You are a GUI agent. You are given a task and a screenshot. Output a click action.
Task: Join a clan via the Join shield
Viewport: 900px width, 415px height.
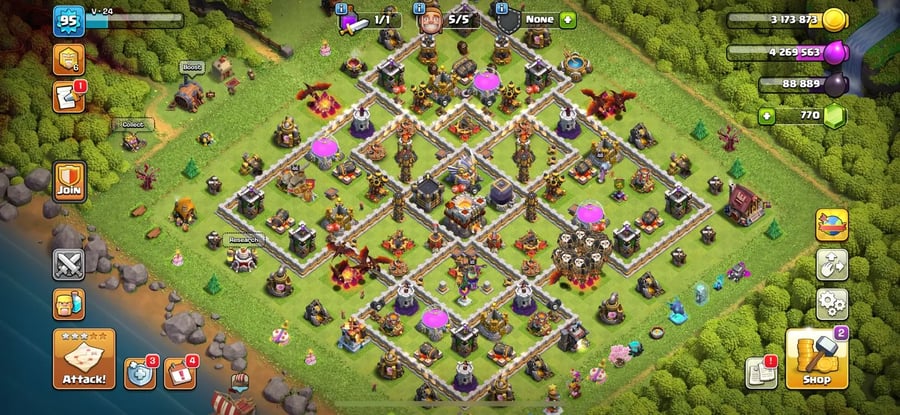69,185
